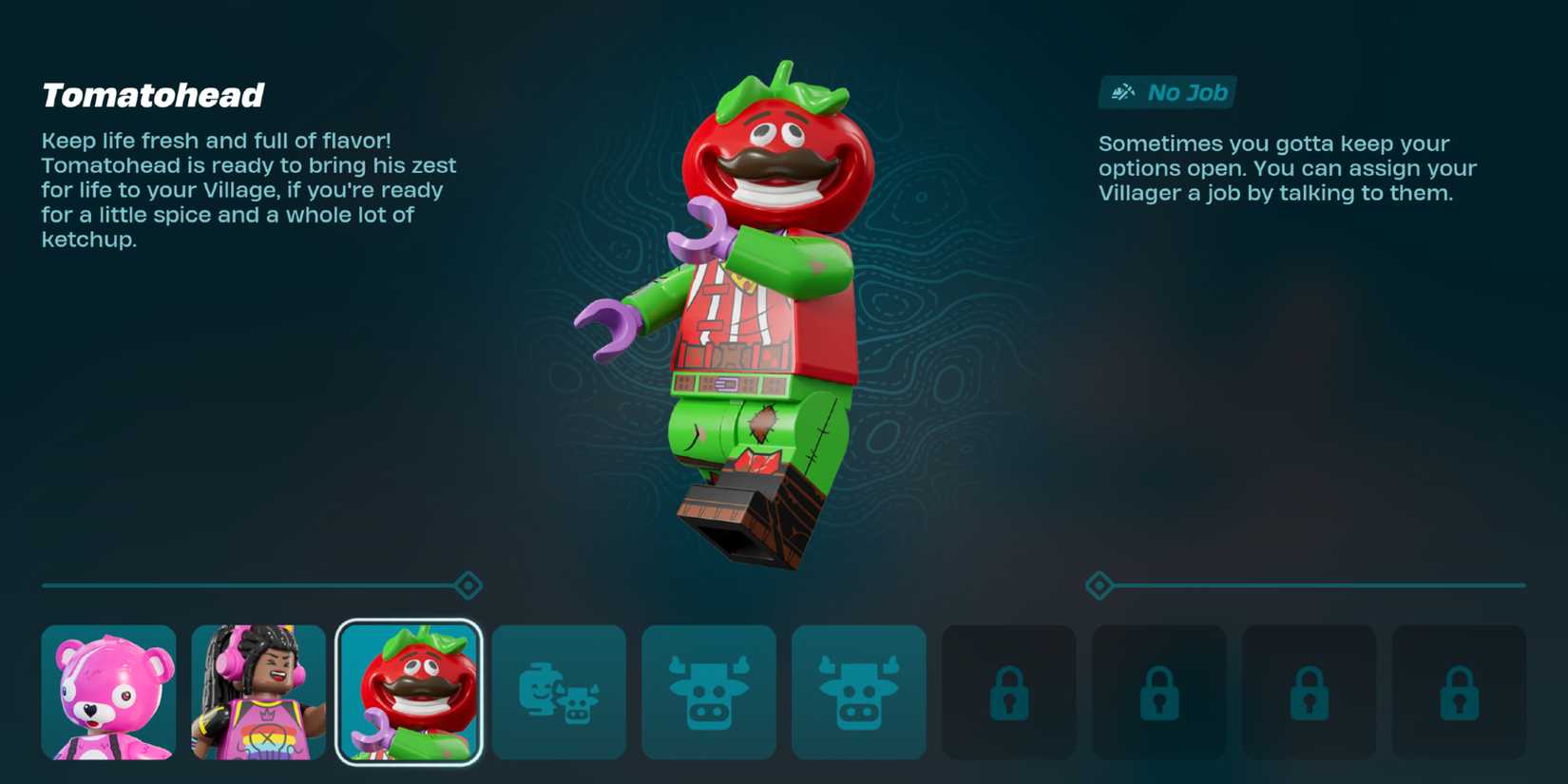Click the right diamond progress marker

point(1101,586)
